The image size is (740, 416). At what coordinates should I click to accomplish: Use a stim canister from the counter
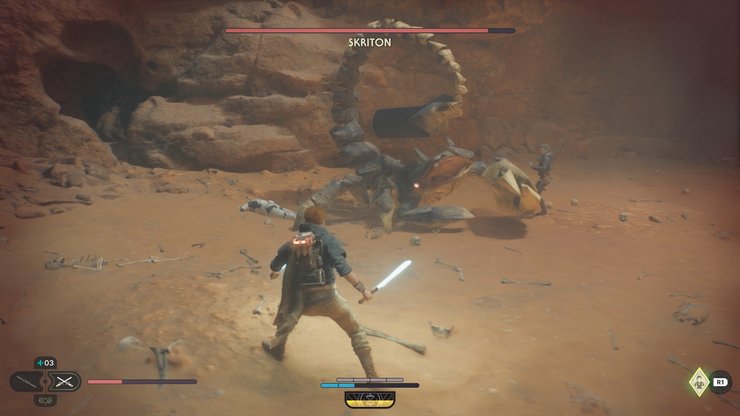coord(45,363)
